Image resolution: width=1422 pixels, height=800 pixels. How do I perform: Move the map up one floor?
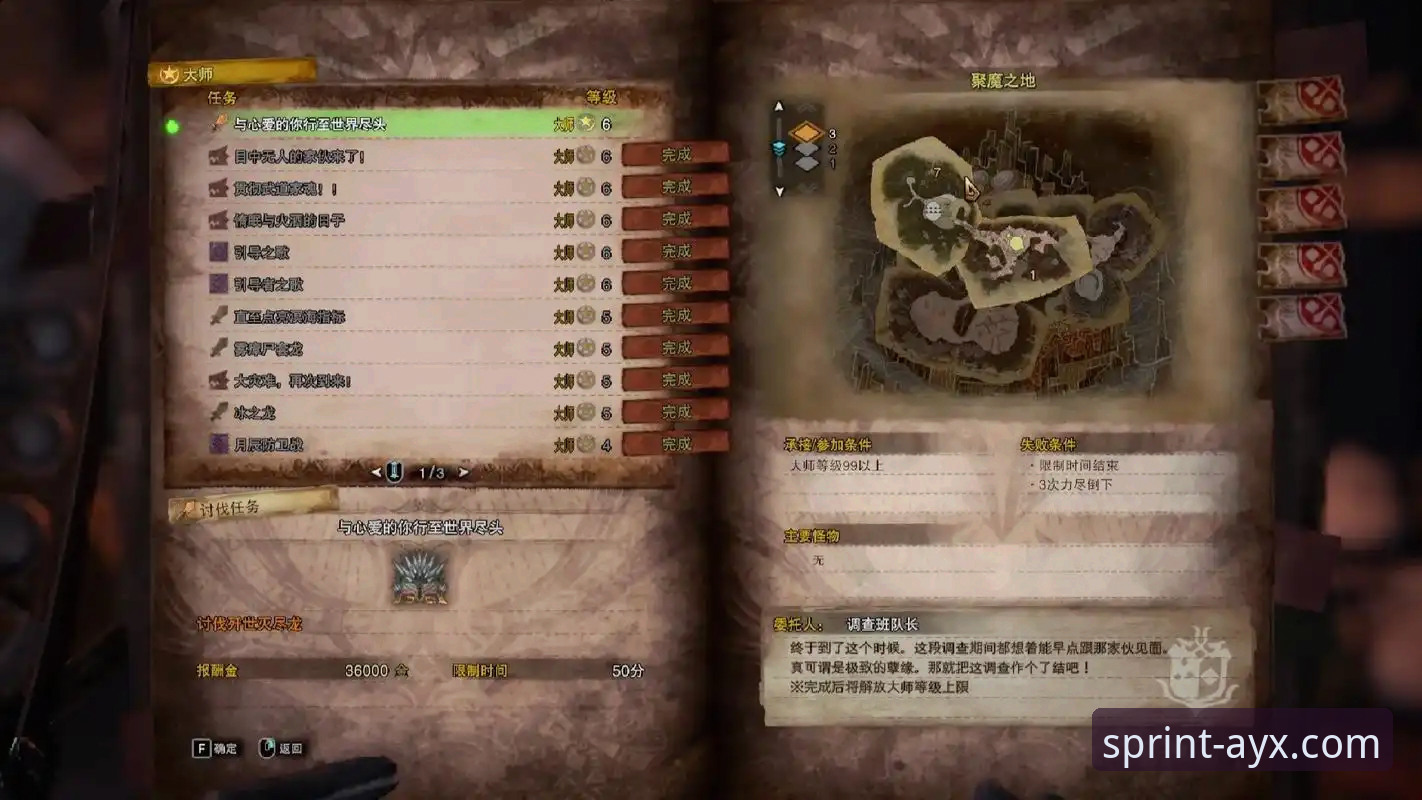[x=779, y=107]
